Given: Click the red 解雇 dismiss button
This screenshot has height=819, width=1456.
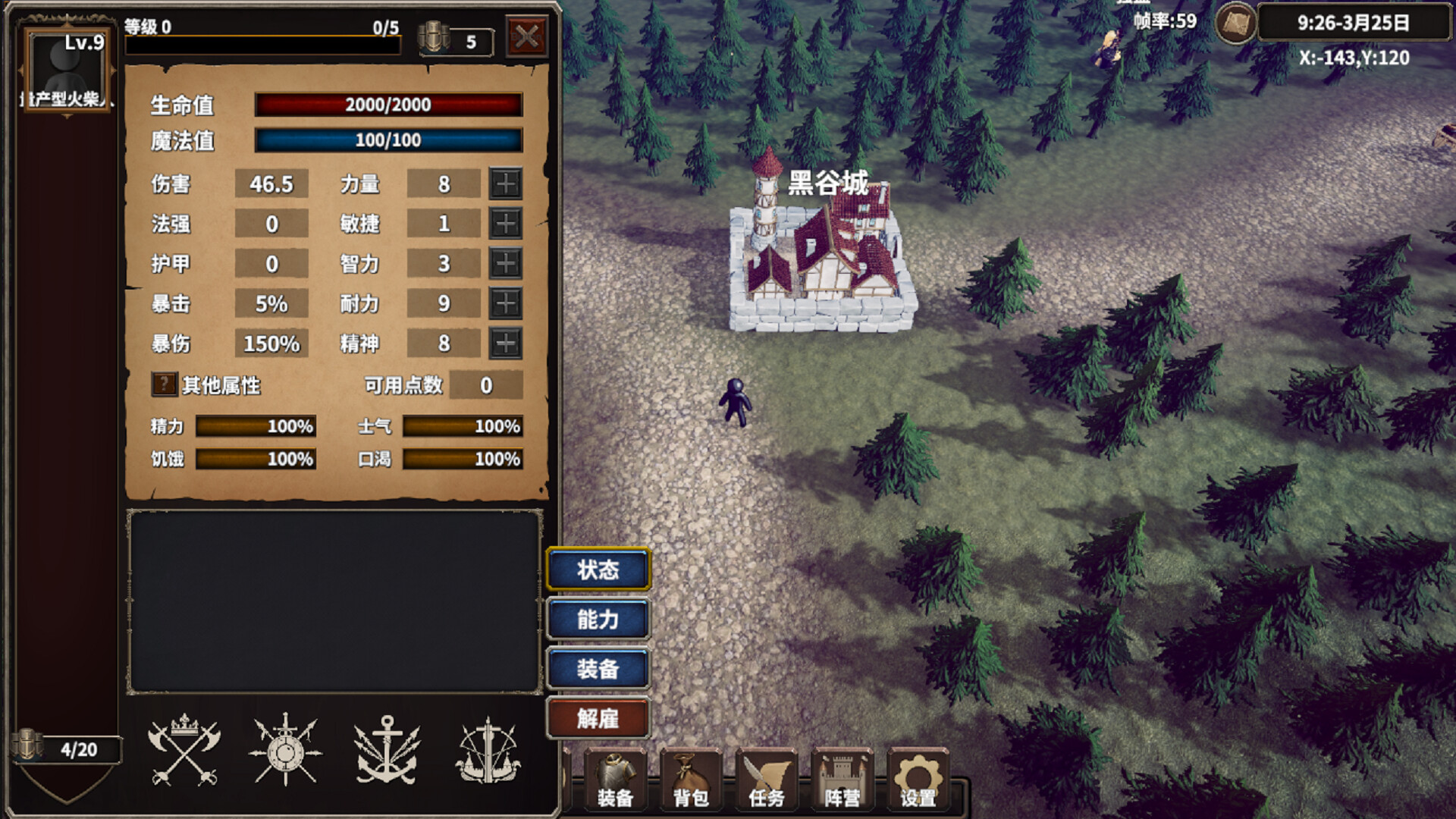Looking at the screenshot, I should click(x=598, y=719).
